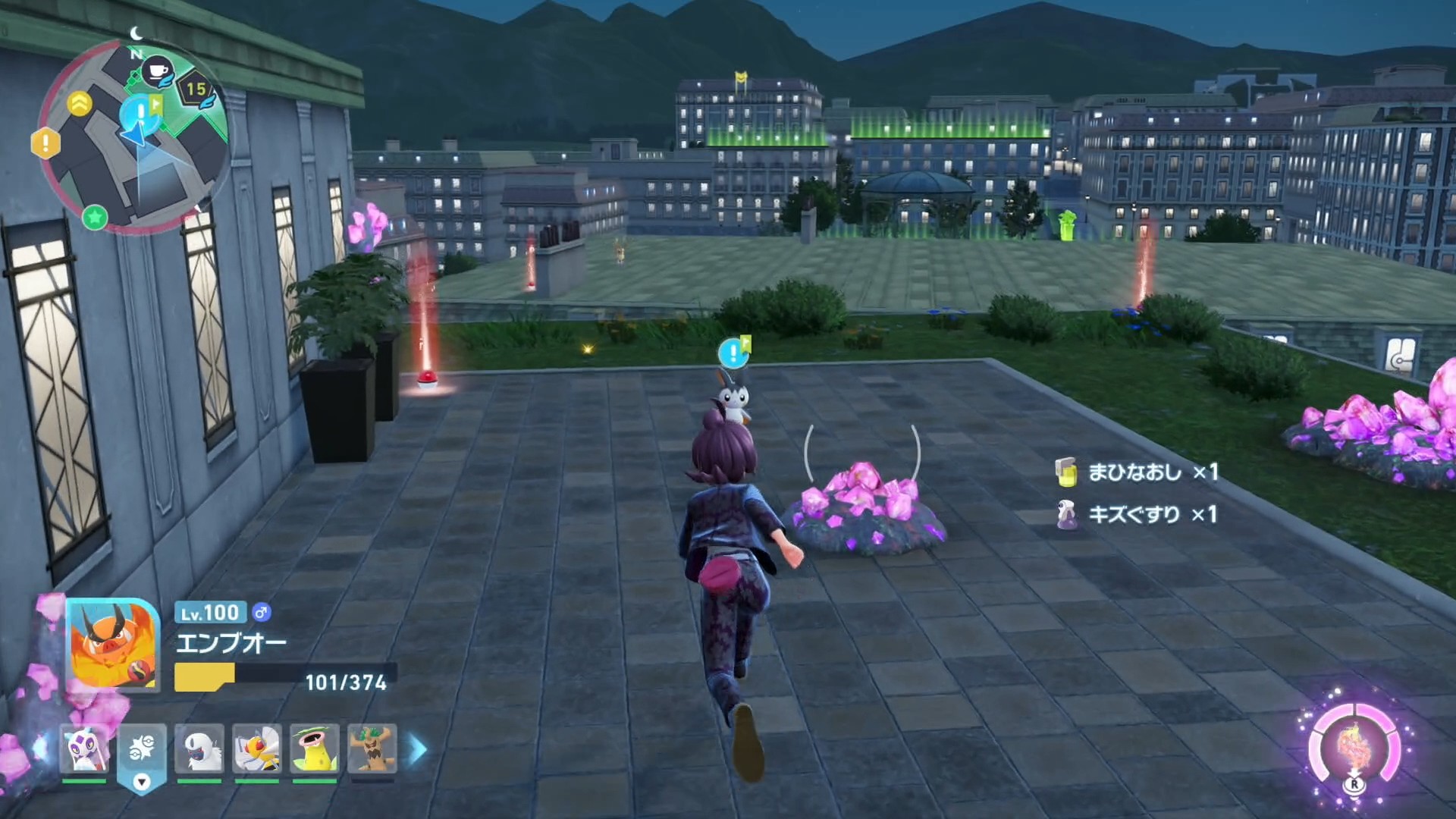Select the yellow double-chevron minimap marker
1456x819 pixels.
click(x=80, y=104)
